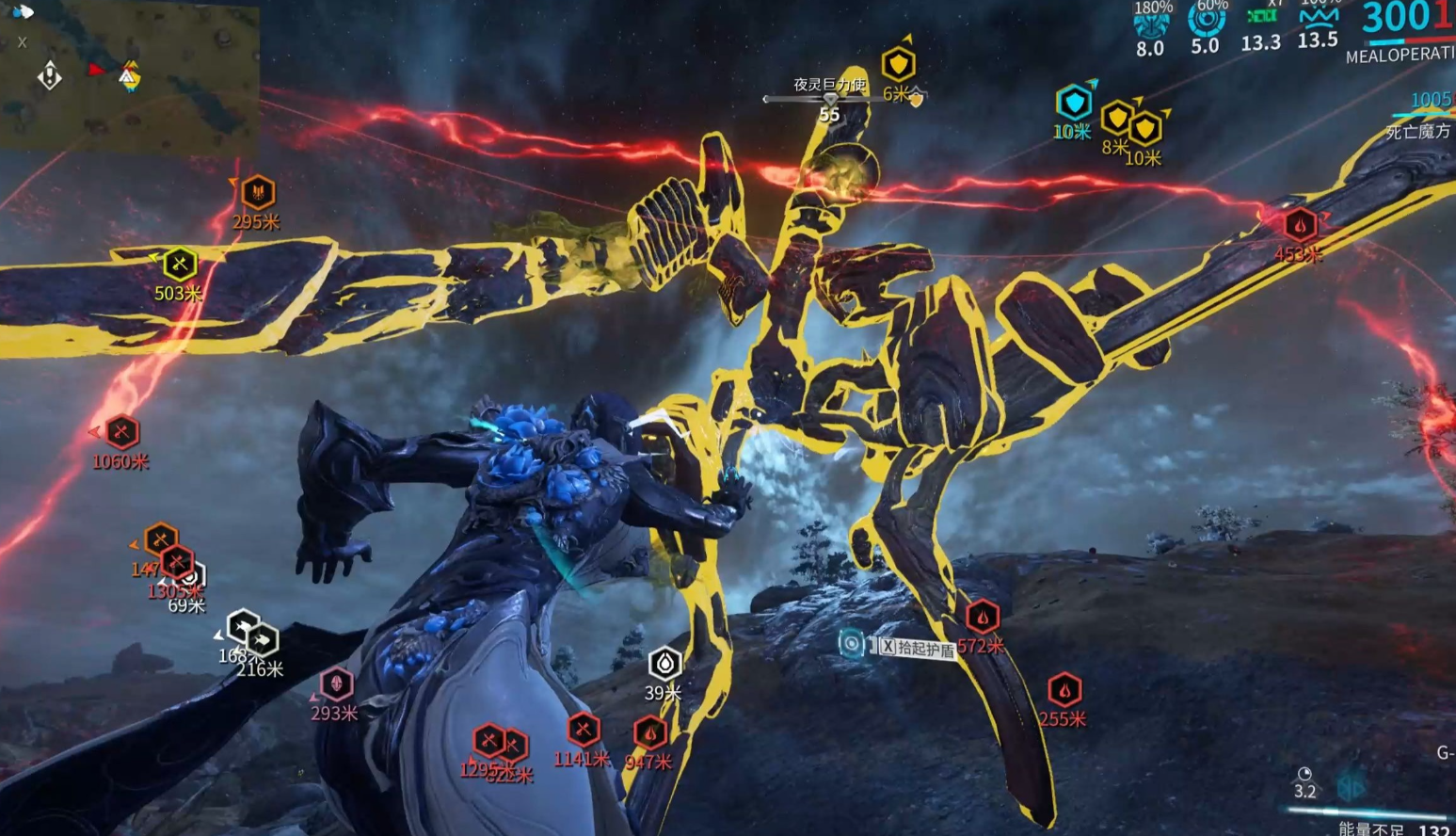1456x836 pixels.
Task: Click the red flame marker at 572米
Action: coord(982,617)
